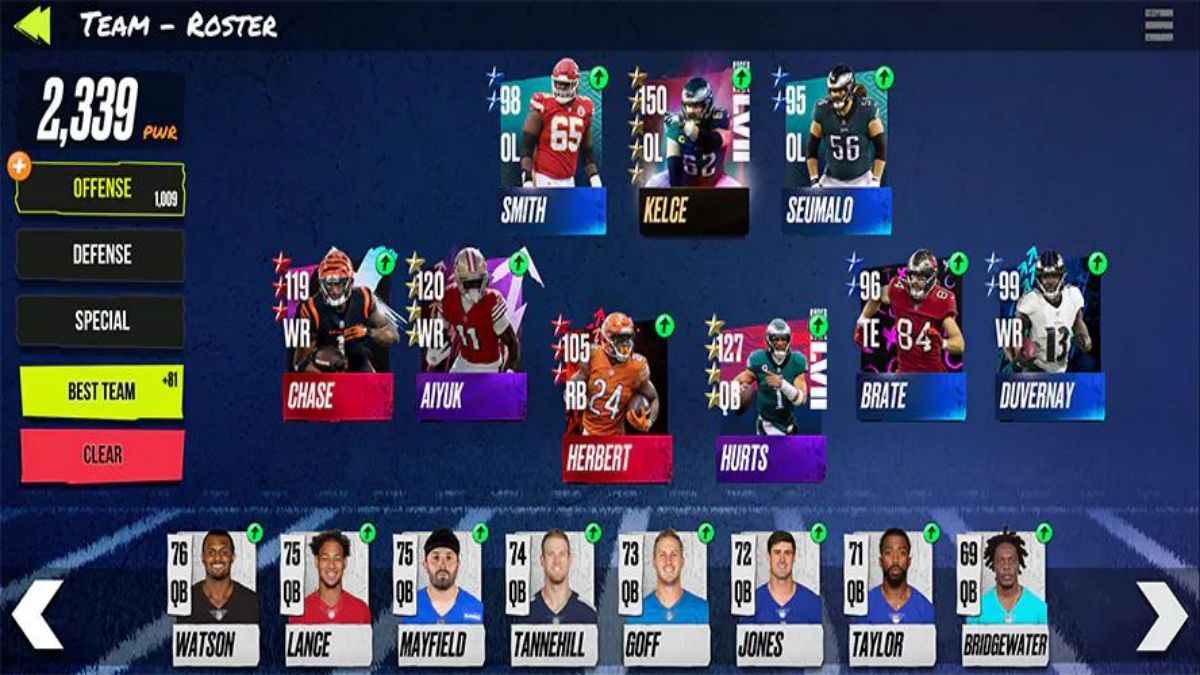Switch to the Offense tab

pyautogui.click(x=100, y=189)
